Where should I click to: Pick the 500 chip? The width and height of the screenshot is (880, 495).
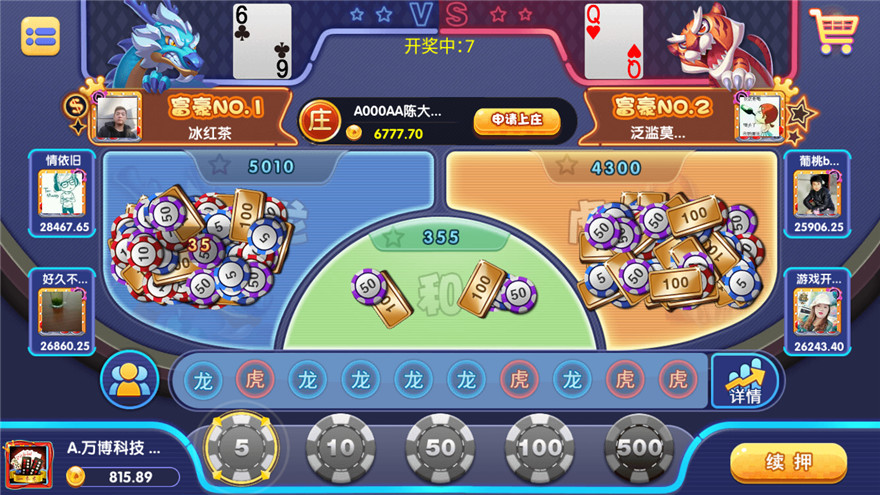point(640,447)
